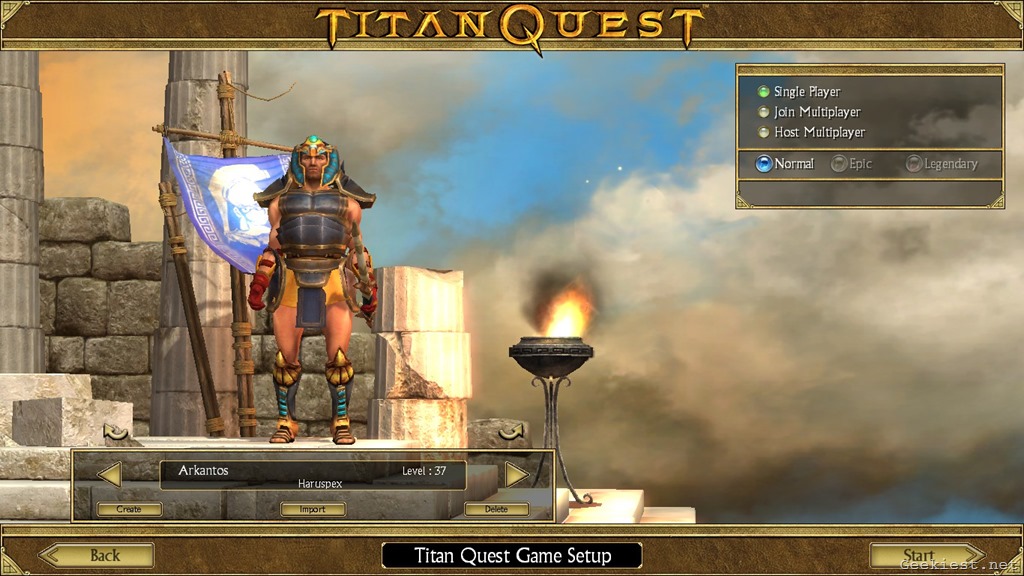Import a character

[x=313, y=509]
